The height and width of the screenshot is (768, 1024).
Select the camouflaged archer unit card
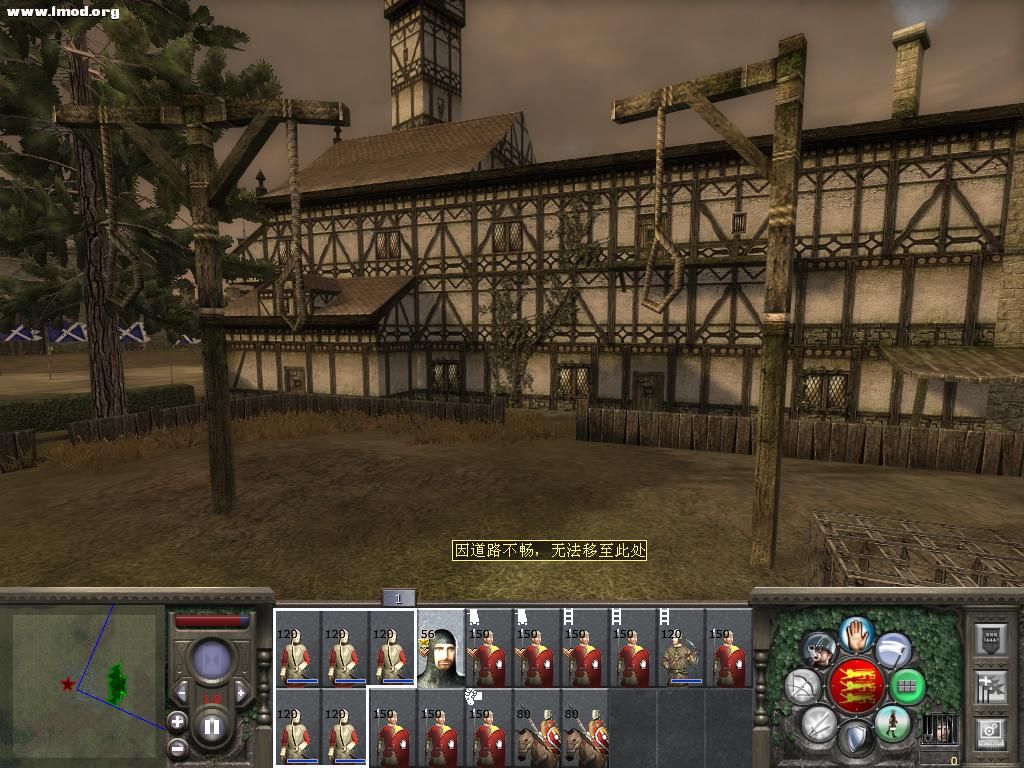point(681,648)
